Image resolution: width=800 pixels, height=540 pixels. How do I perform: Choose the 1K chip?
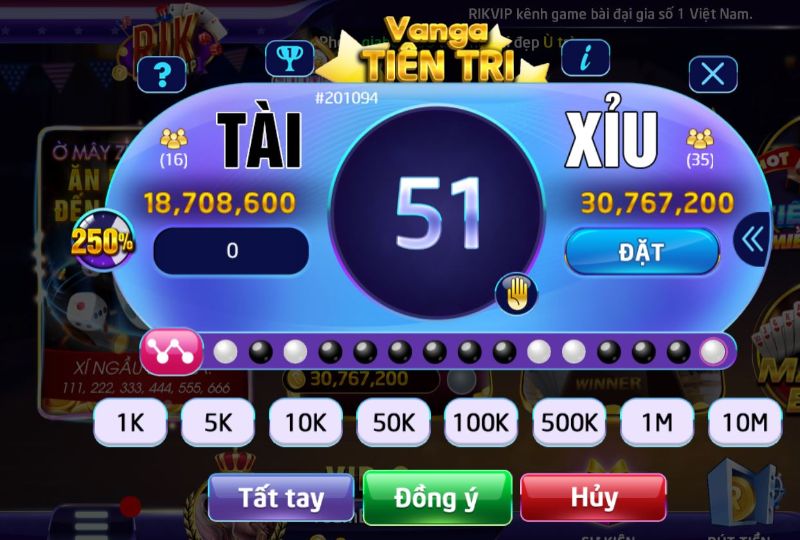pyautogui.click(x=131, y=423)
